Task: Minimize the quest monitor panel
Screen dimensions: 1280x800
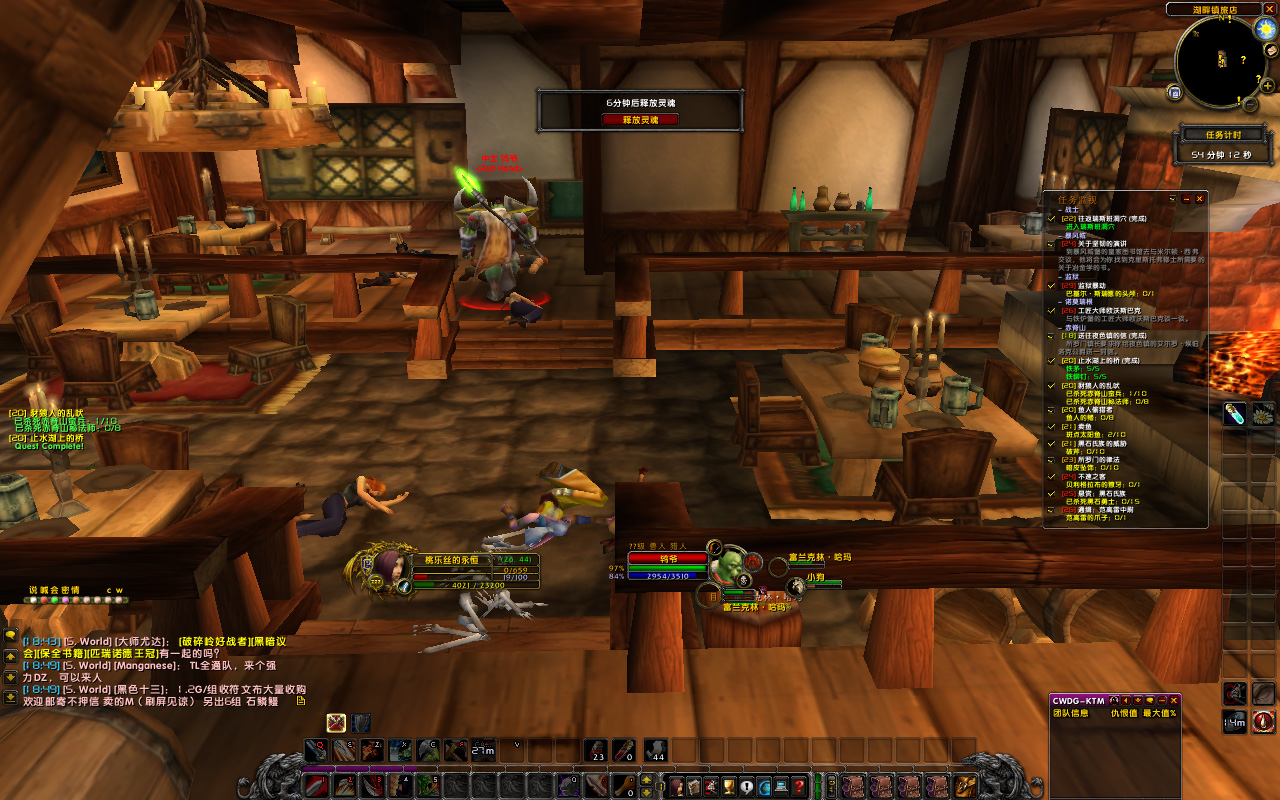Action: (1186, 199)
